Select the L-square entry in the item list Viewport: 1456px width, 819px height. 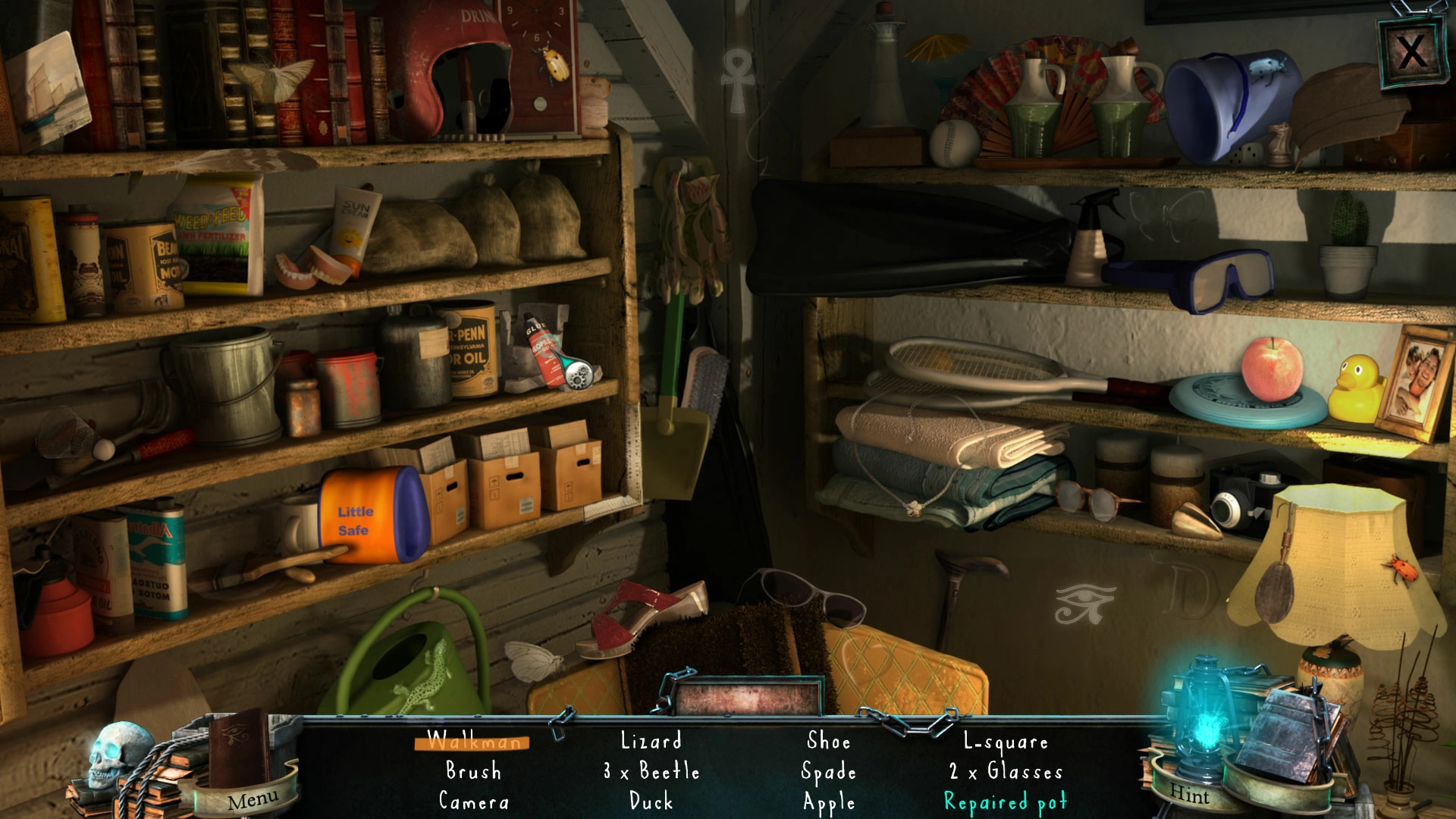(1006, 742)
